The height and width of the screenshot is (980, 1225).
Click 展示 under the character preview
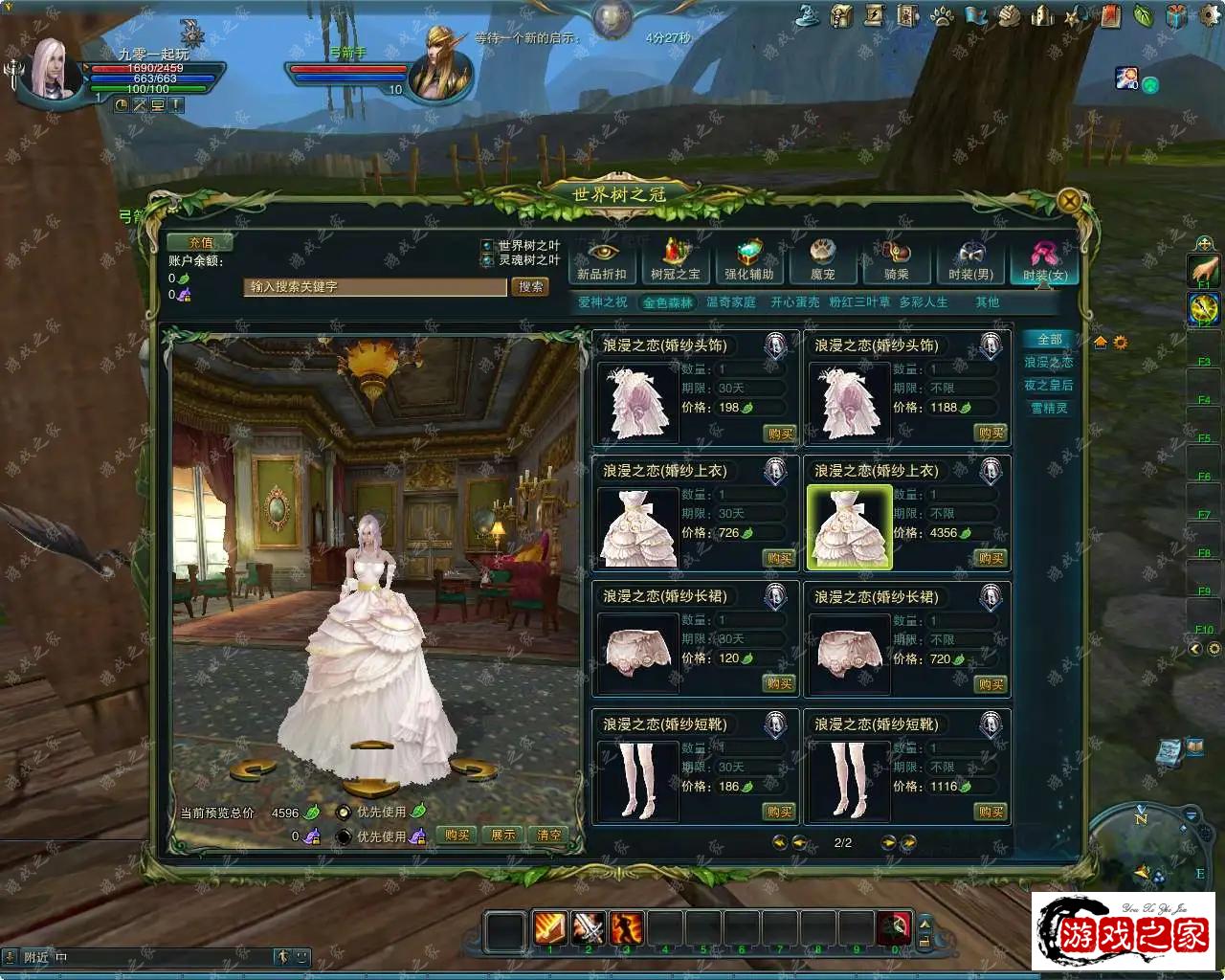click(503, 835)
